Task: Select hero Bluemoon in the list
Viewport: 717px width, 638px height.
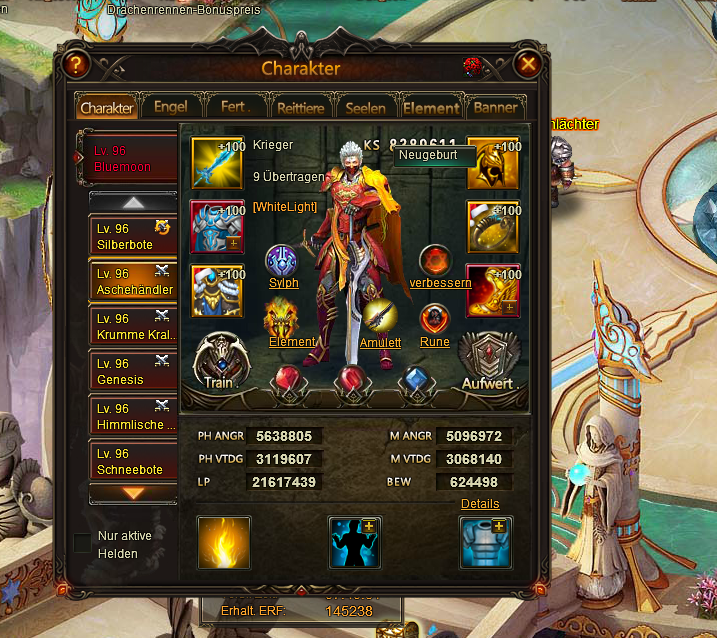Action: click(127, 159)
